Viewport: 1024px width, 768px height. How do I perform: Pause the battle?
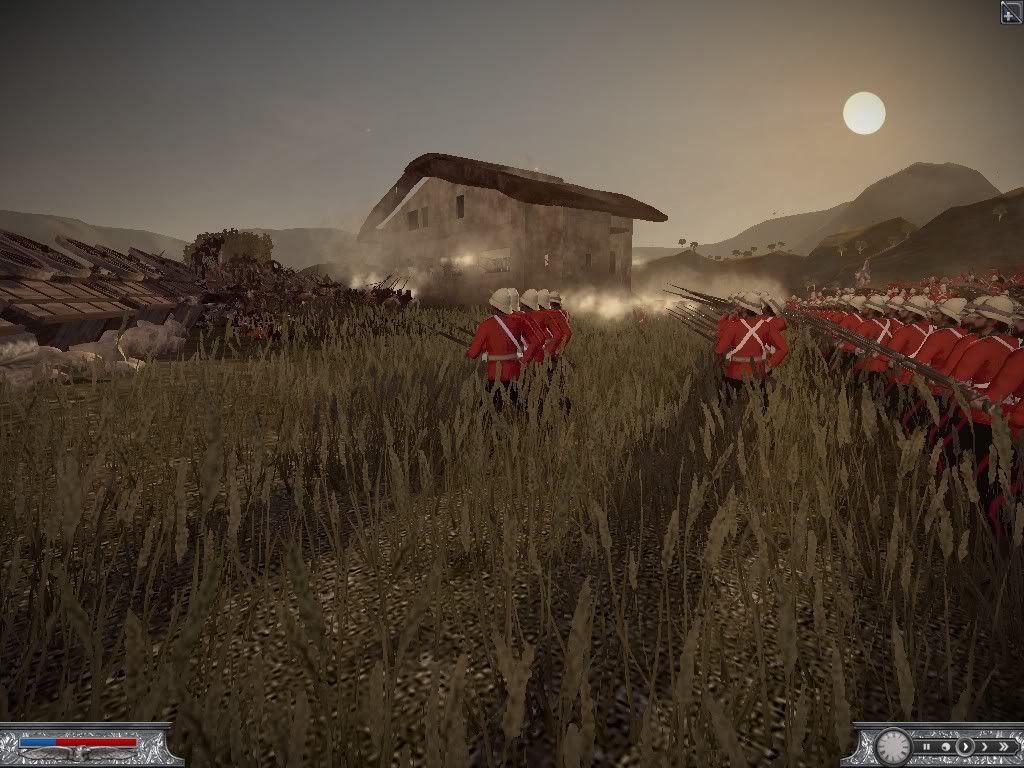tap(927, 747)
